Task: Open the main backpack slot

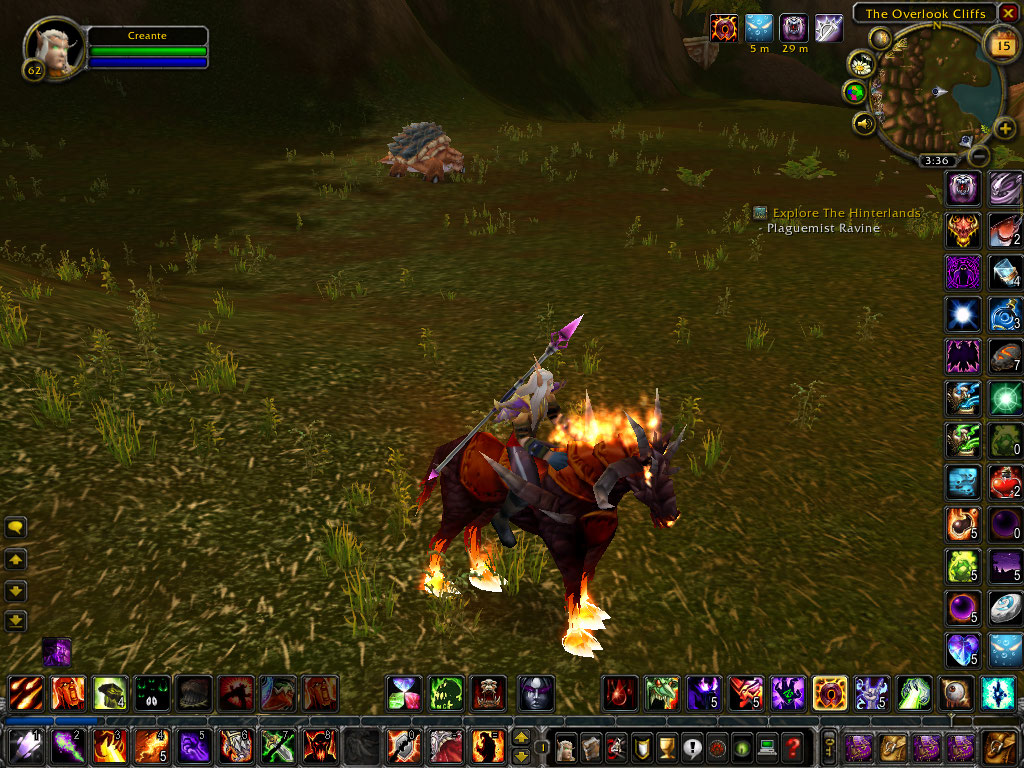Action: (x=999, y=747)
